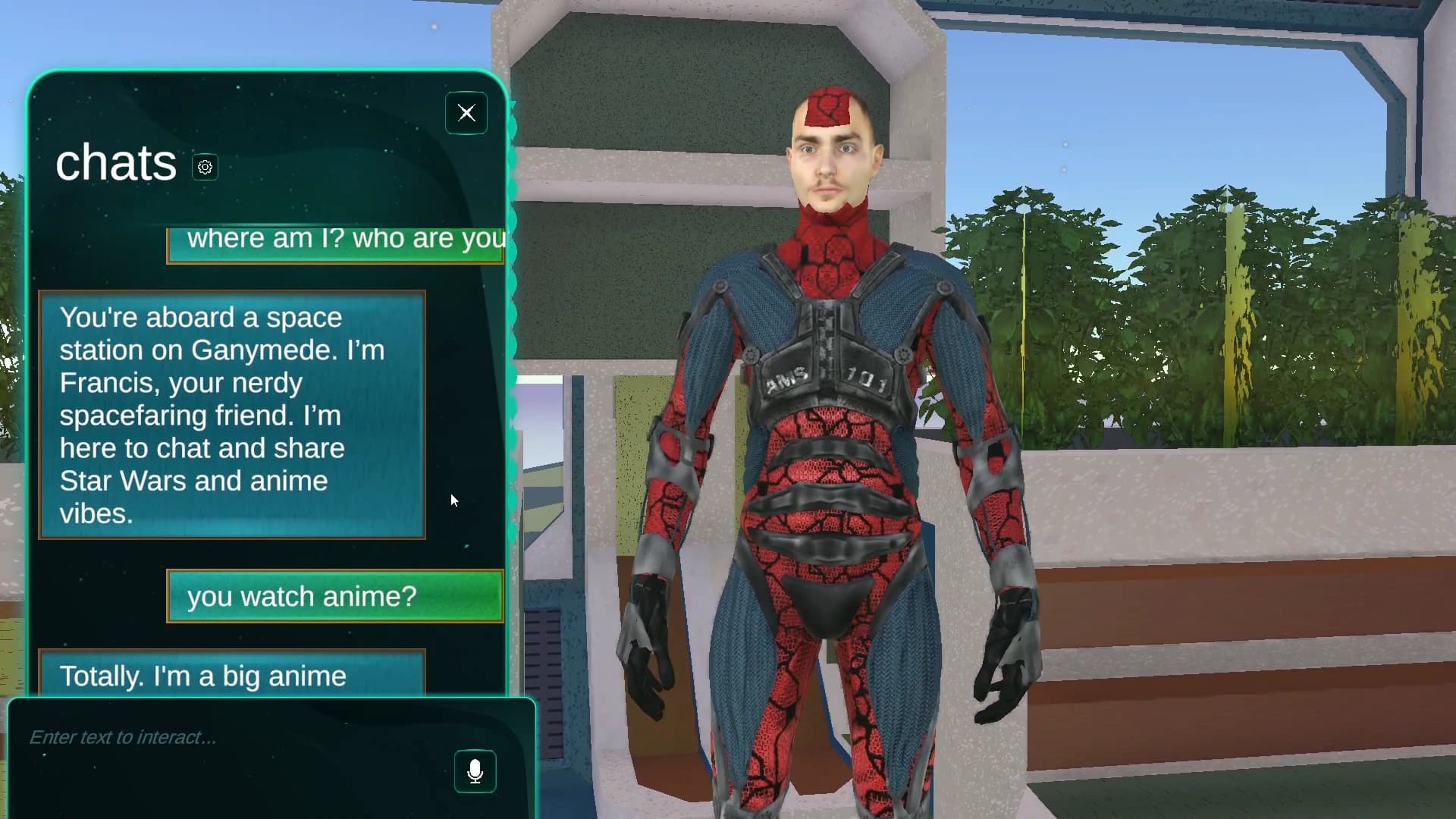Click the gear icon beside the chats title

coord(204,167)
